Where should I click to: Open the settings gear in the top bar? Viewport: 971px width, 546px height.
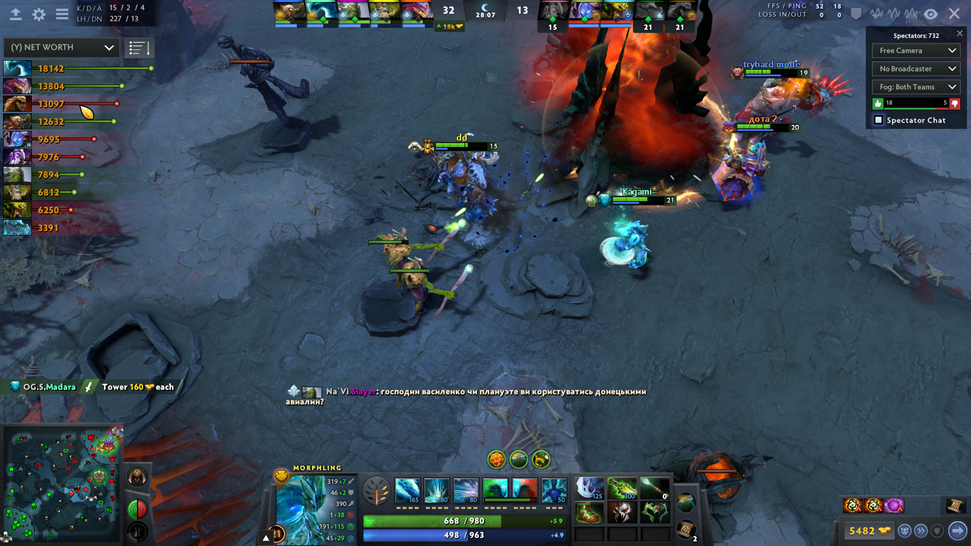point(39,14)
